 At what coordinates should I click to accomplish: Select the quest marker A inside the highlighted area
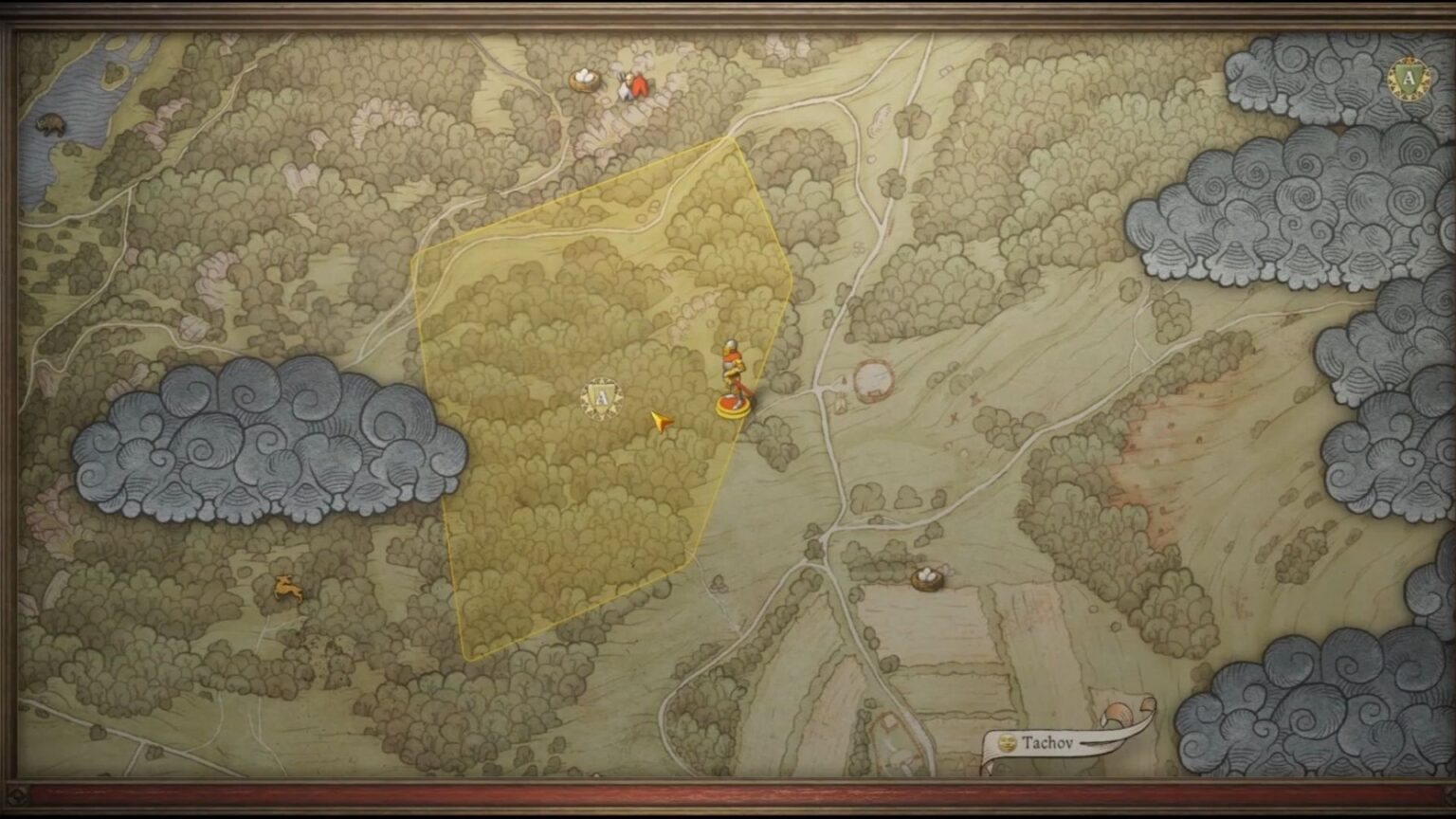(x=600, y=398)
